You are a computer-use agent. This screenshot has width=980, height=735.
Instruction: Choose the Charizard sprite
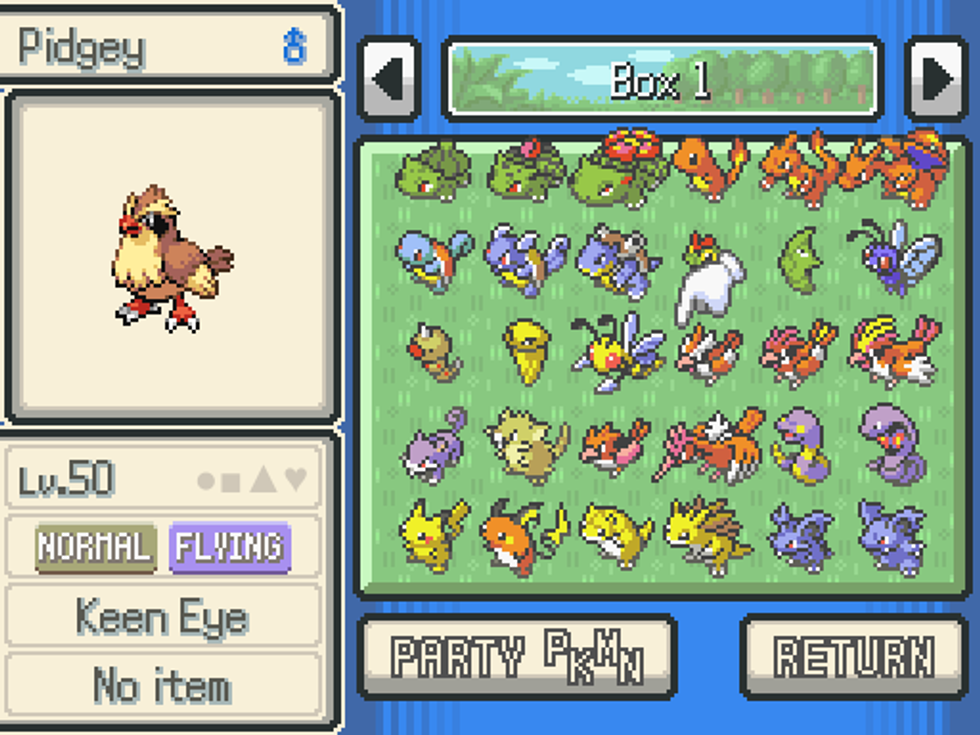pos(899,167)
